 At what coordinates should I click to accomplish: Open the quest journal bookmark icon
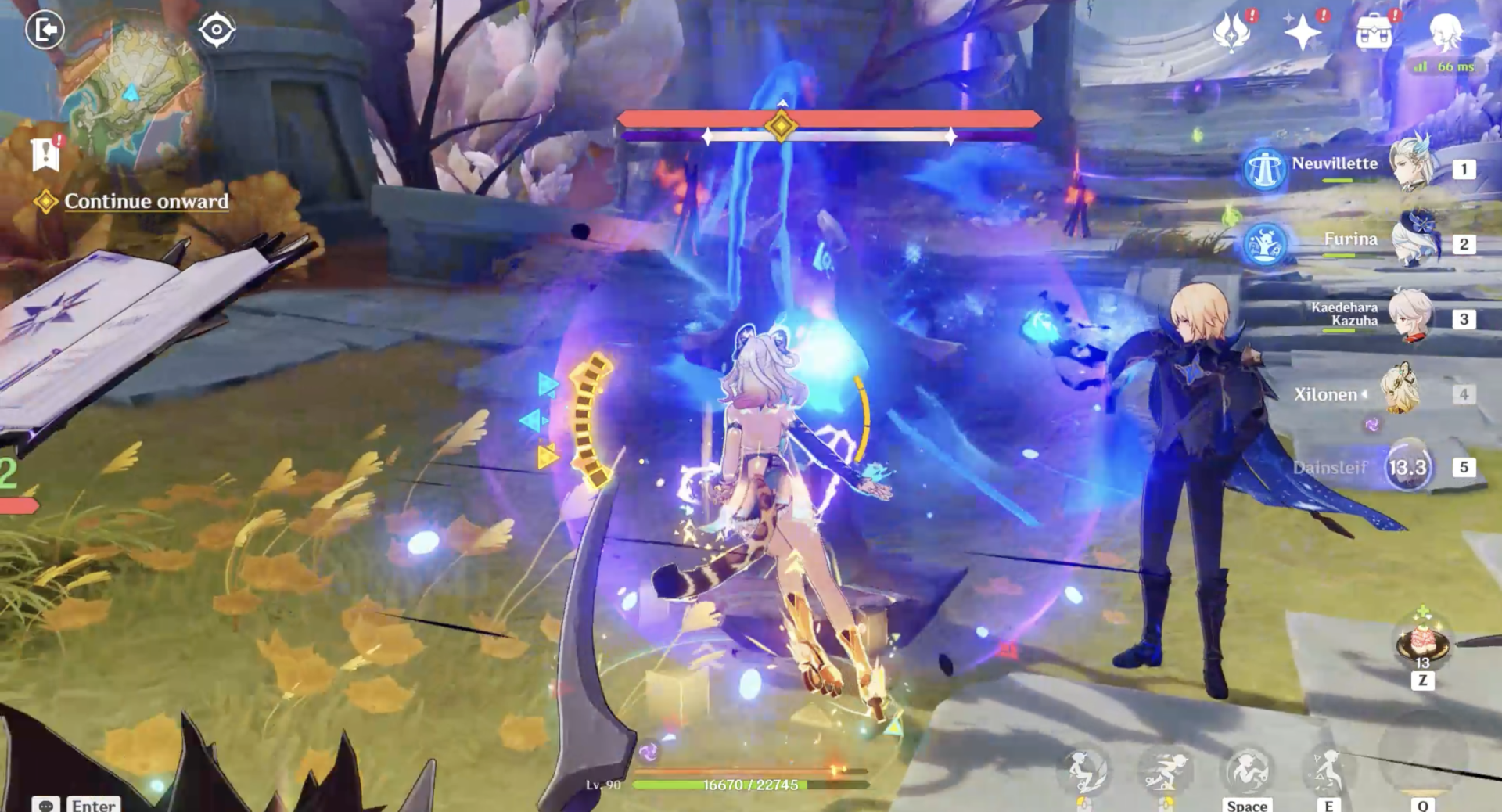coord(47,153)
